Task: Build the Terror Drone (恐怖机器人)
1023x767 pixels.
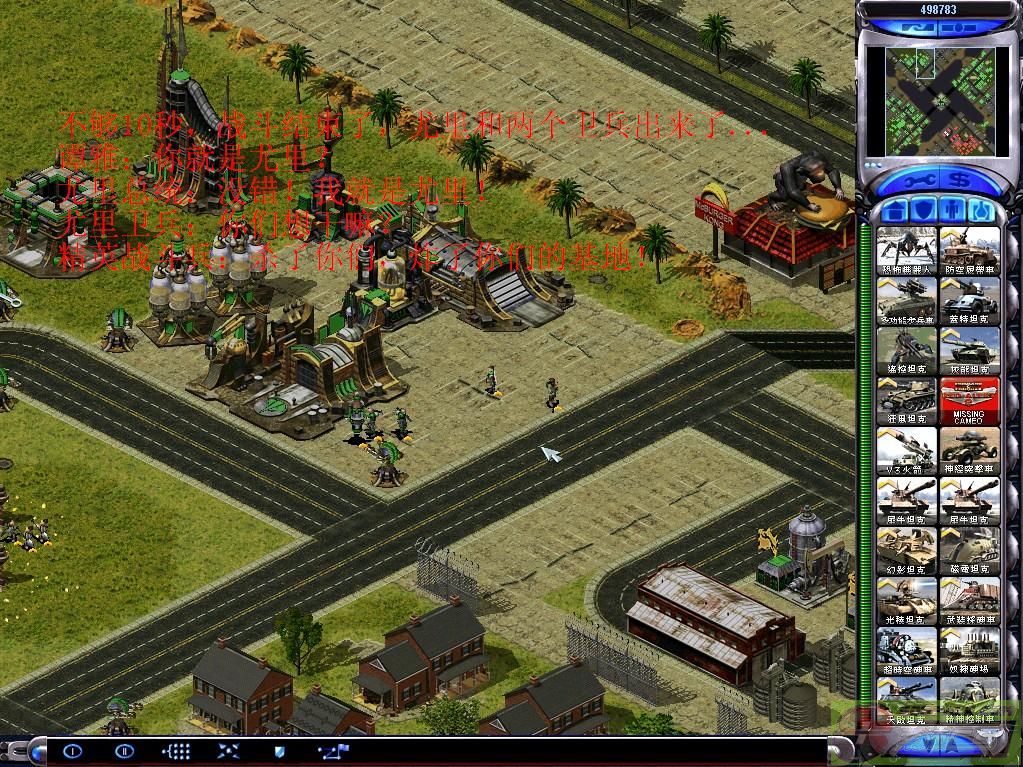Action: [907, 250]
